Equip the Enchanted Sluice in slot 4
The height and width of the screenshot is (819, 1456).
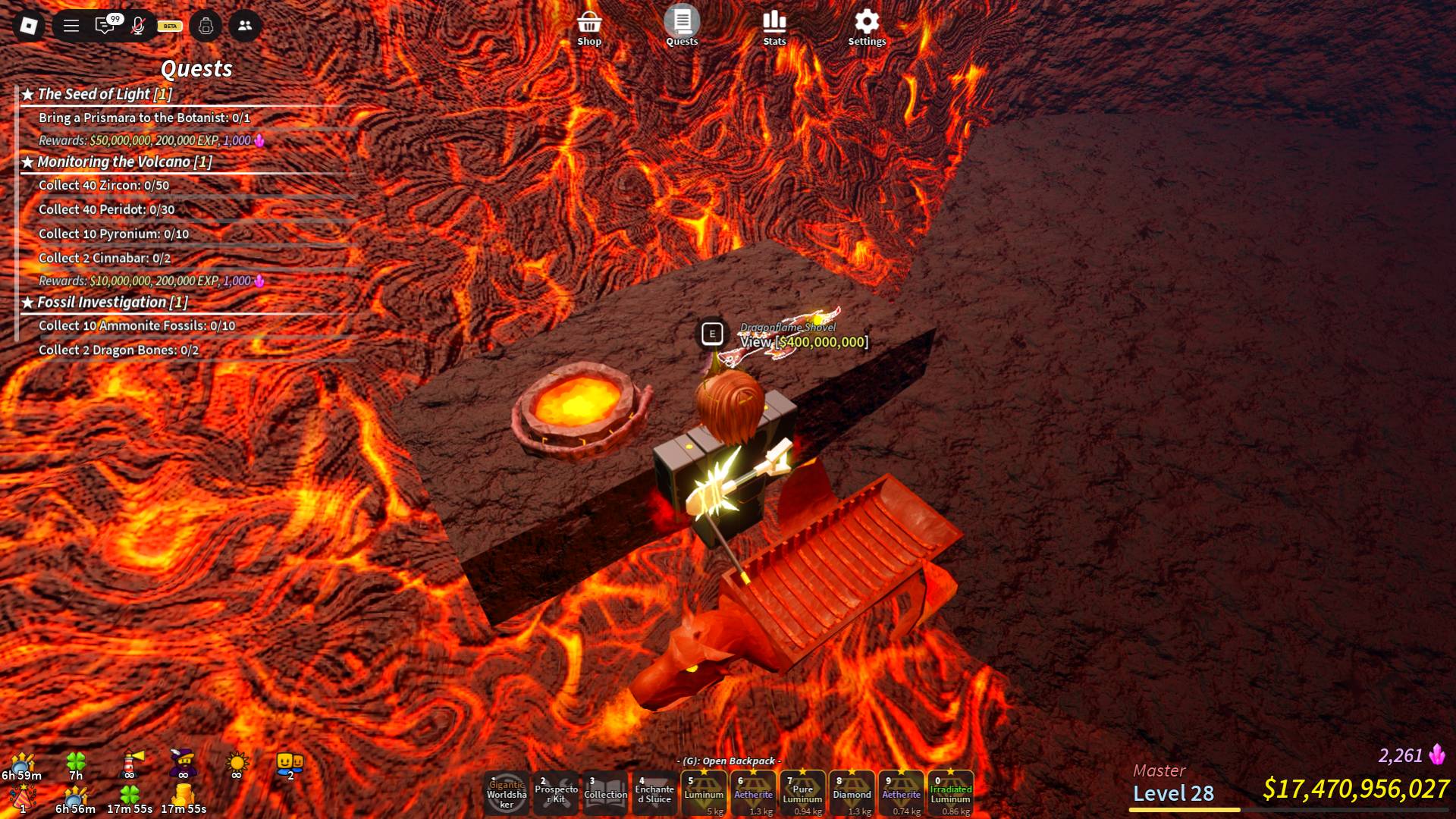(654, 793)
